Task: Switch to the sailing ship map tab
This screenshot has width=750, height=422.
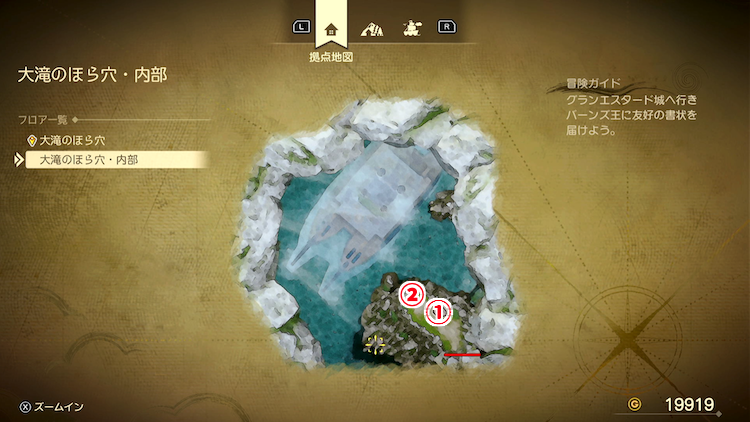Action: (412, 28)
